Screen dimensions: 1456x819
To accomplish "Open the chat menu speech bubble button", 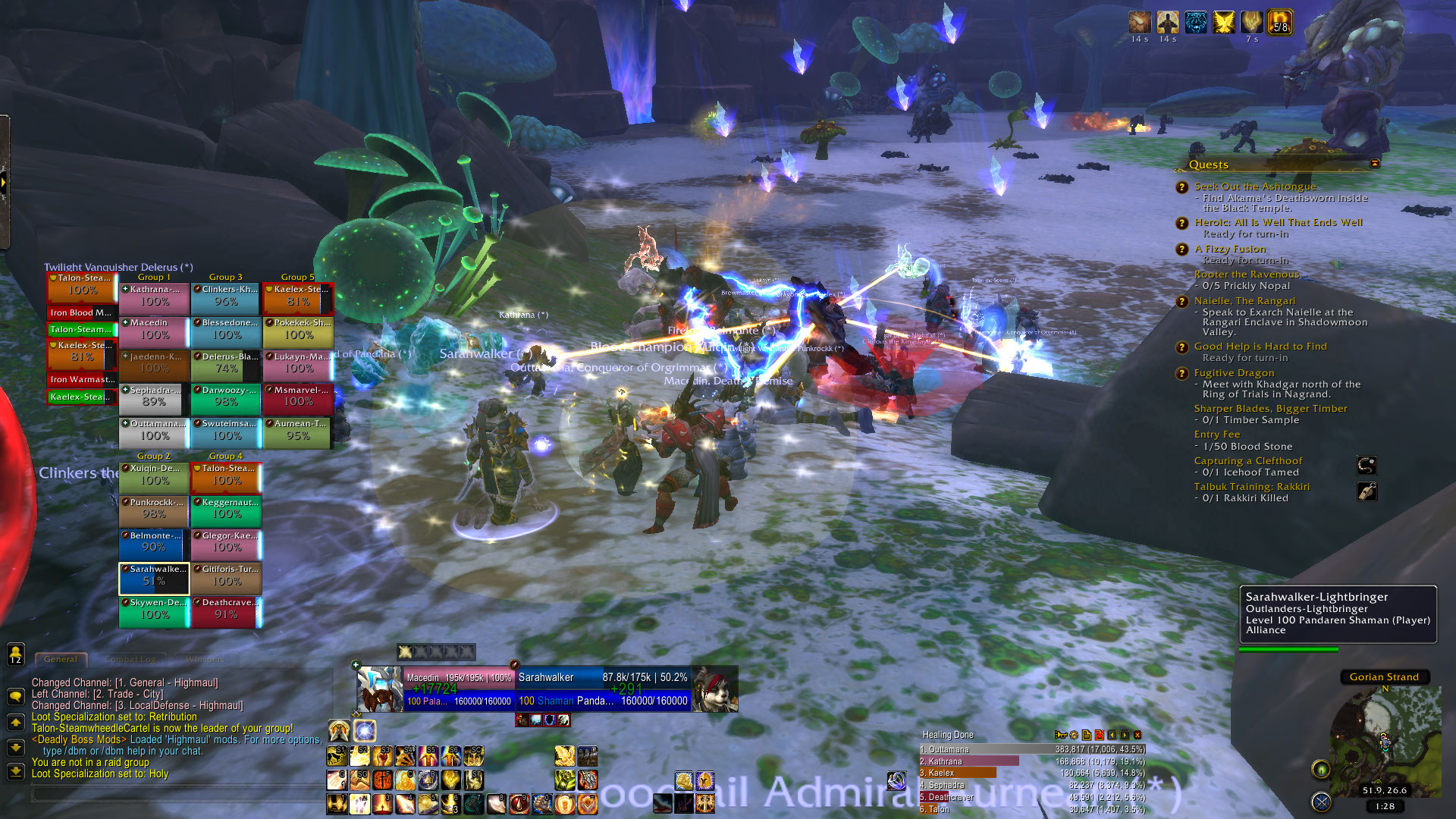I will [x=15, y=696].
